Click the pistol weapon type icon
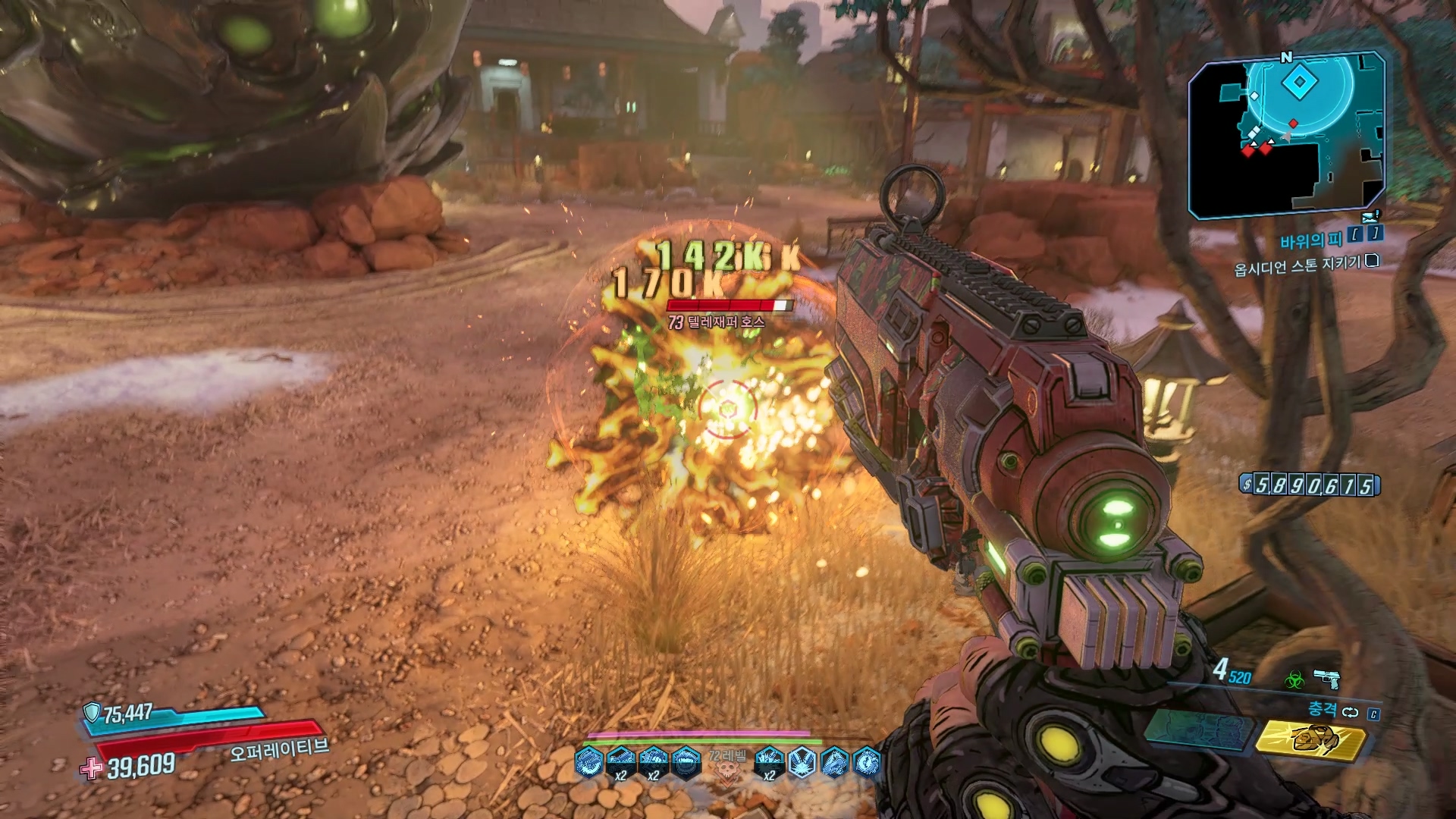Image resolution: width=1456 pixels, height=819 pixels. pos(1326,677)
